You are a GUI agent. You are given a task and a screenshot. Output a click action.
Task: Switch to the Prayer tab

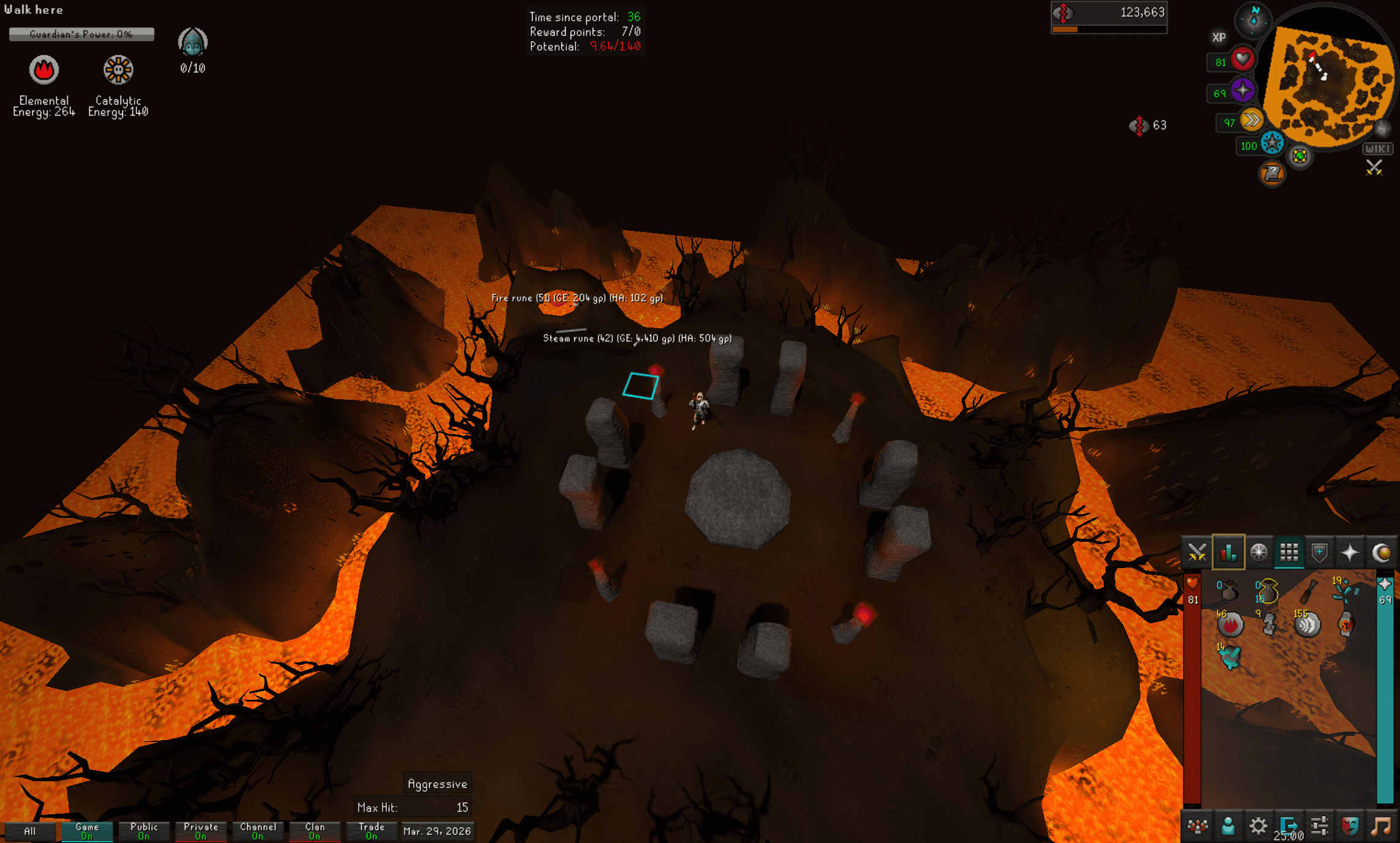point(1352,553)
